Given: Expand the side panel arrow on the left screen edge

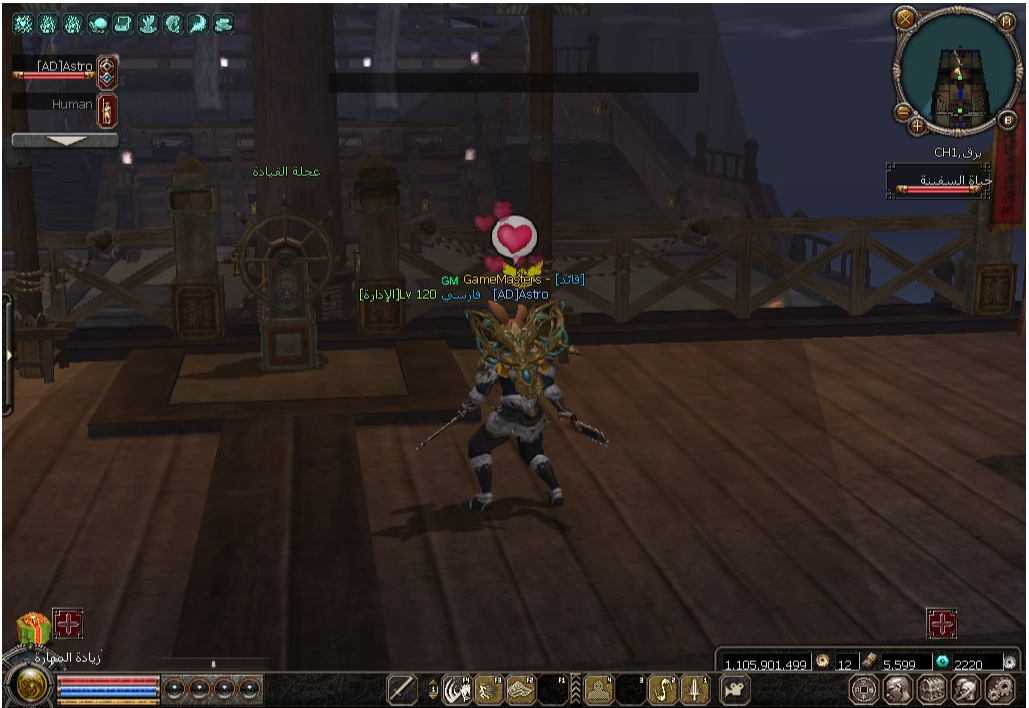Looking at the screenshot, I should click(x=7, y=355).
